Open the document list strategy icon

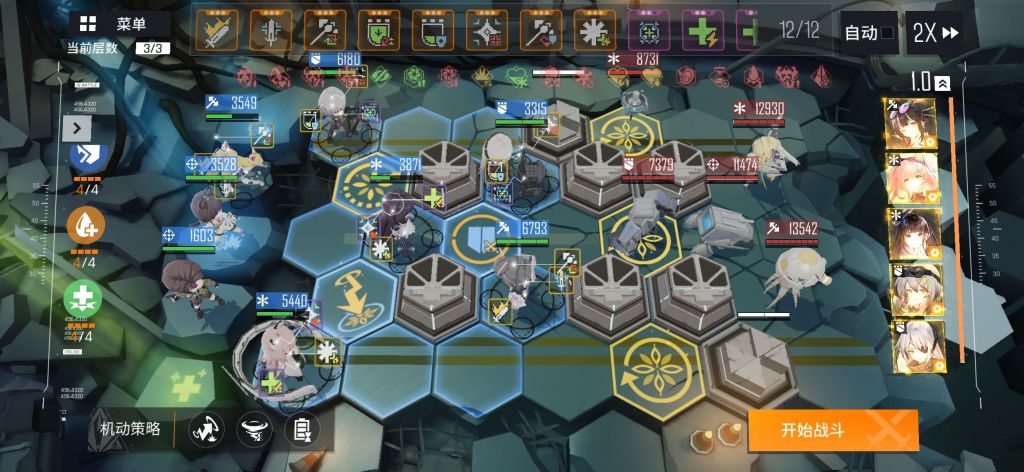coord(301,431)
